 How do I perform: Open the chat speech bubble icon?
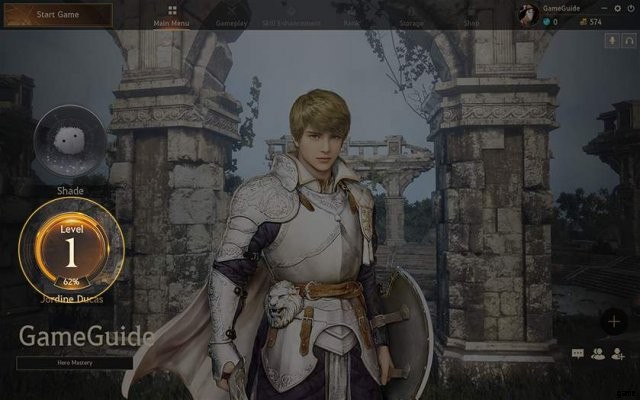click(x=578, y=353)
